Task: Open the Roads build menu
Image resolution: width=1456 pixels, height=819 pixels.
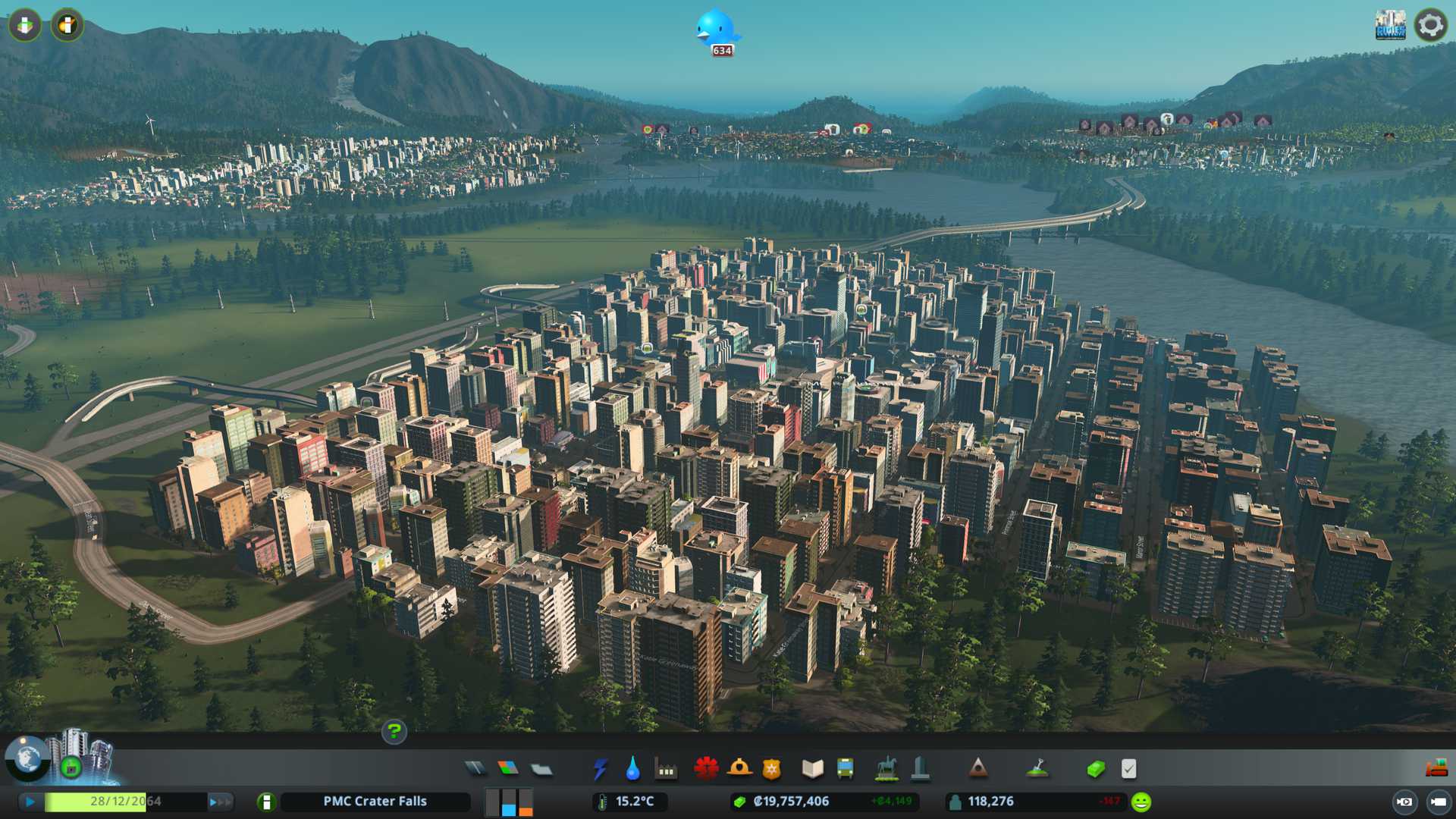Action: coord(475,769)
